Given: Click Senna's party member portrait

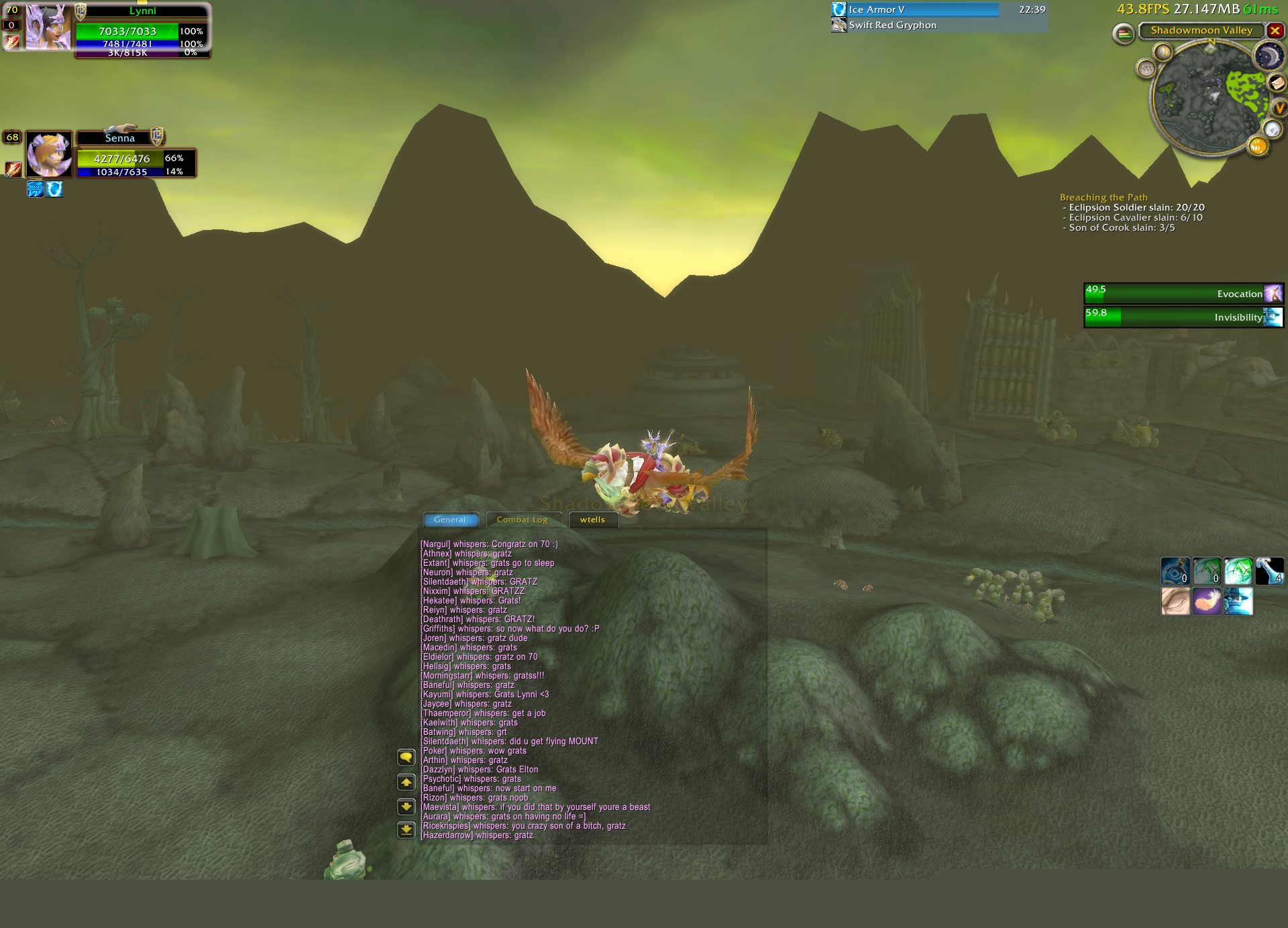Looking at the screenshot, I should [48, 154].
